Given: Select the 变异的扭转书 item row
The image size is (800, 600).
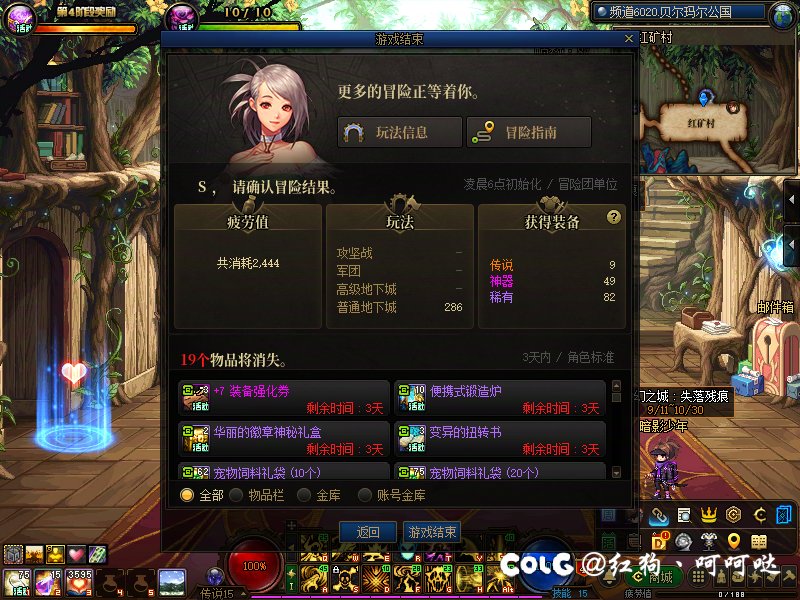Looking at the screenshot, I should [x=500, y=440].
